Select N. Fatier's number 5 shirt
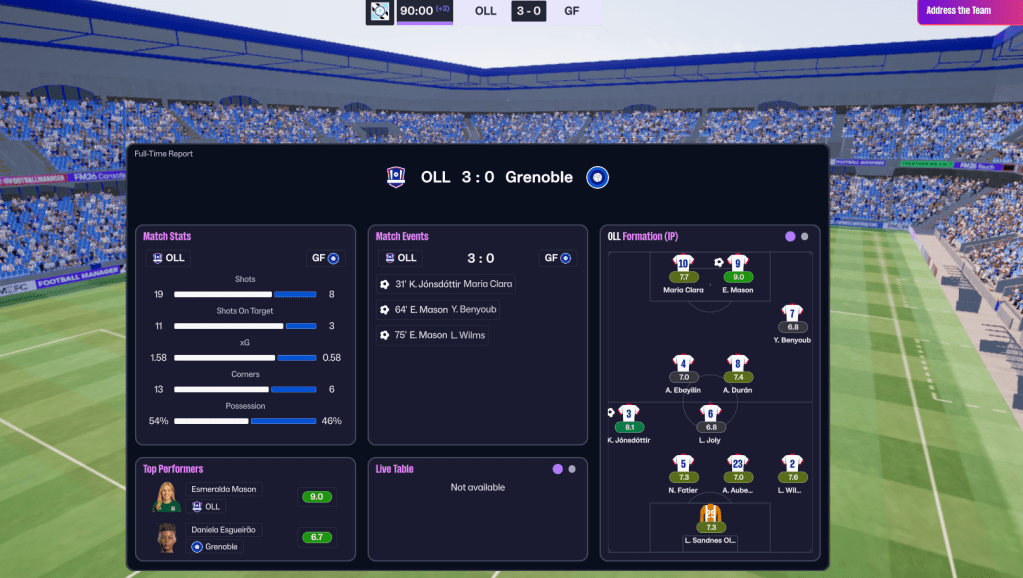 (683, 463)
